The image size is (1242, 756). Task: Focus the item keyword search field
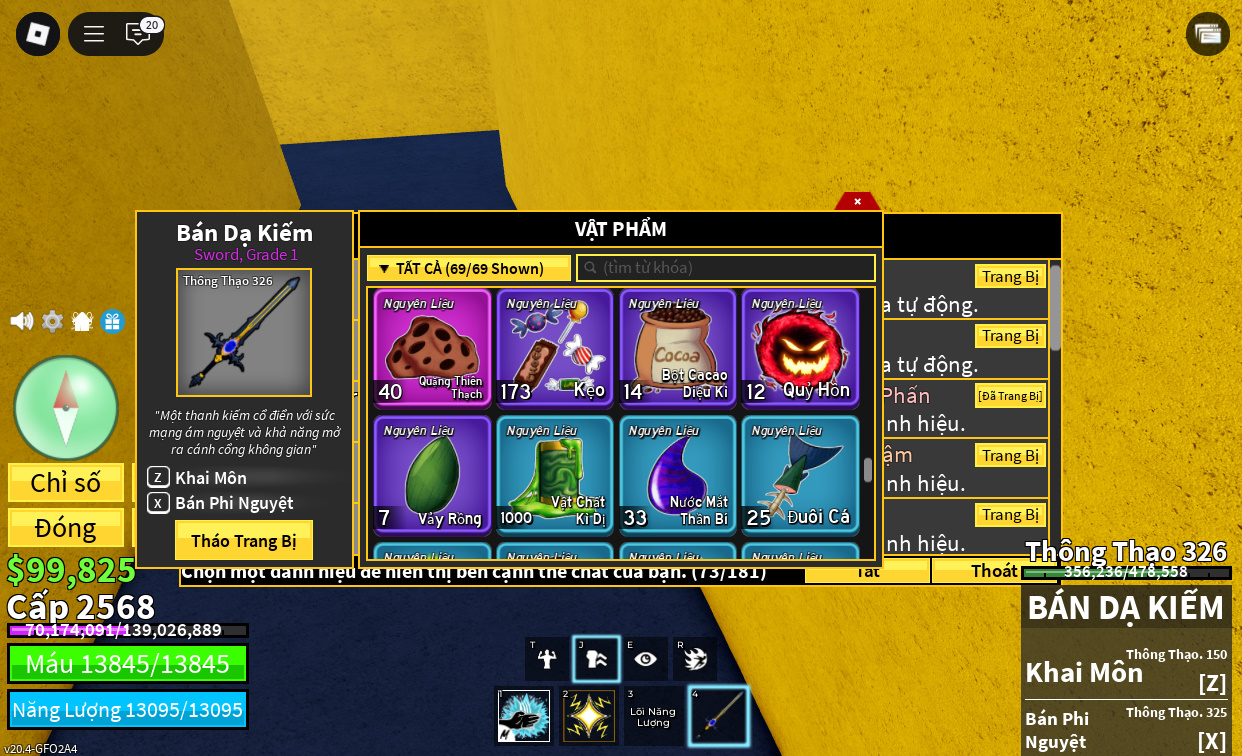[726, 268]
